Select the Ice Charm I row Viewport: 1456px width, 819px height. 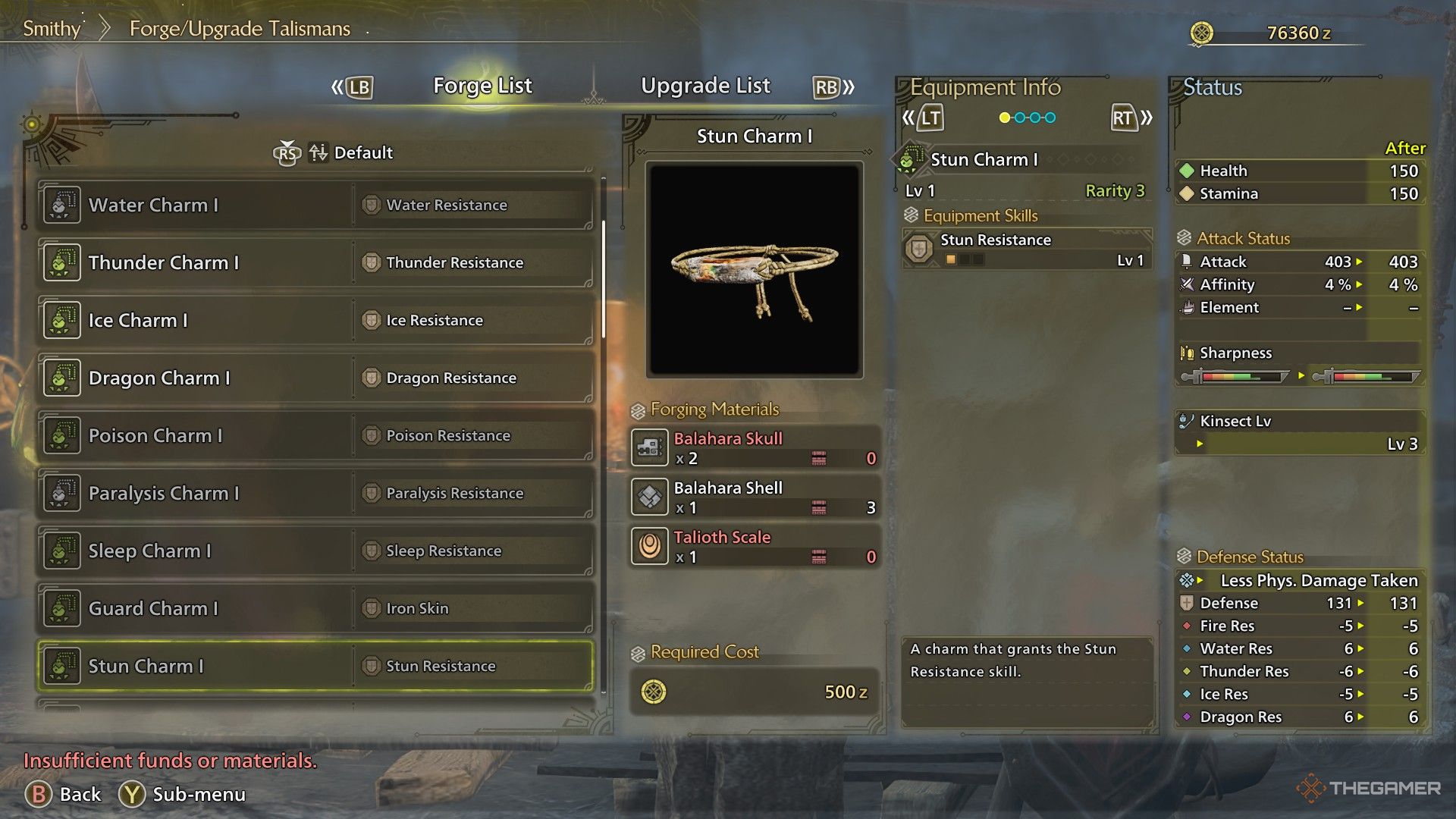315,320
